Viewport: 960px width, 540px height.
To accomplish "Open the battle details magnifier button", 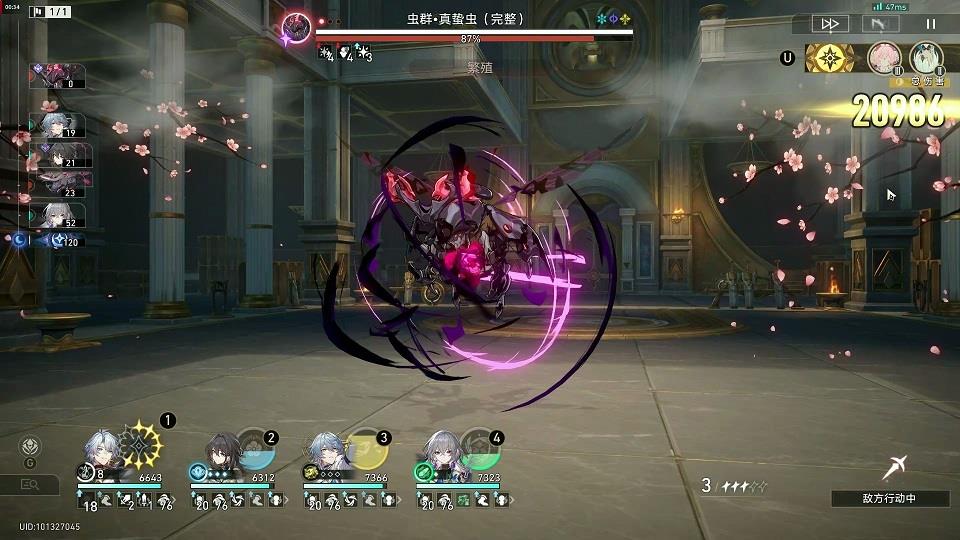I will [x=31, y=485].
